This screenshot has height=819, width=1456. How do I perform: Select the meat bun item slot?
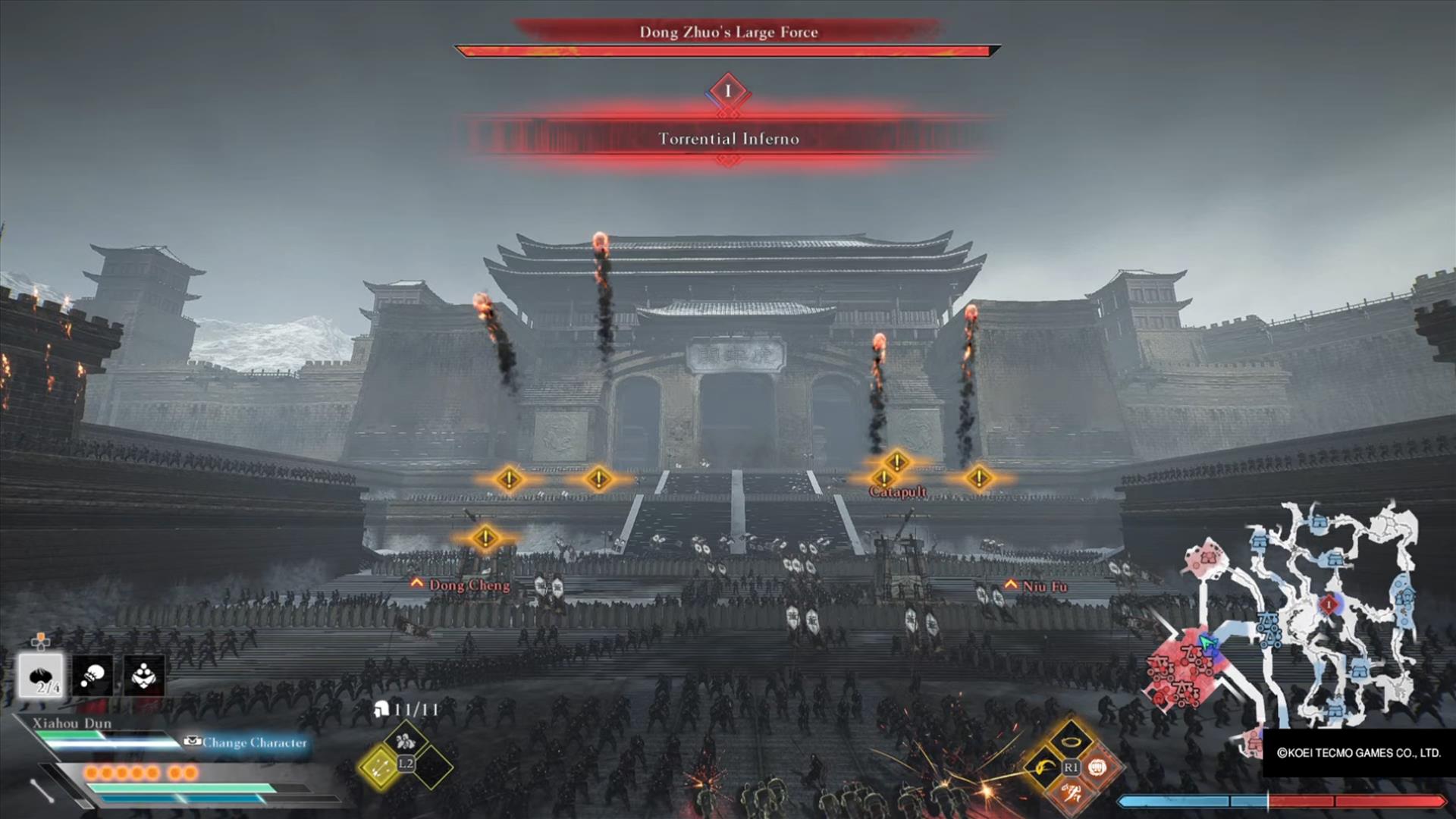pyautogui.click(x=41, y=675)
